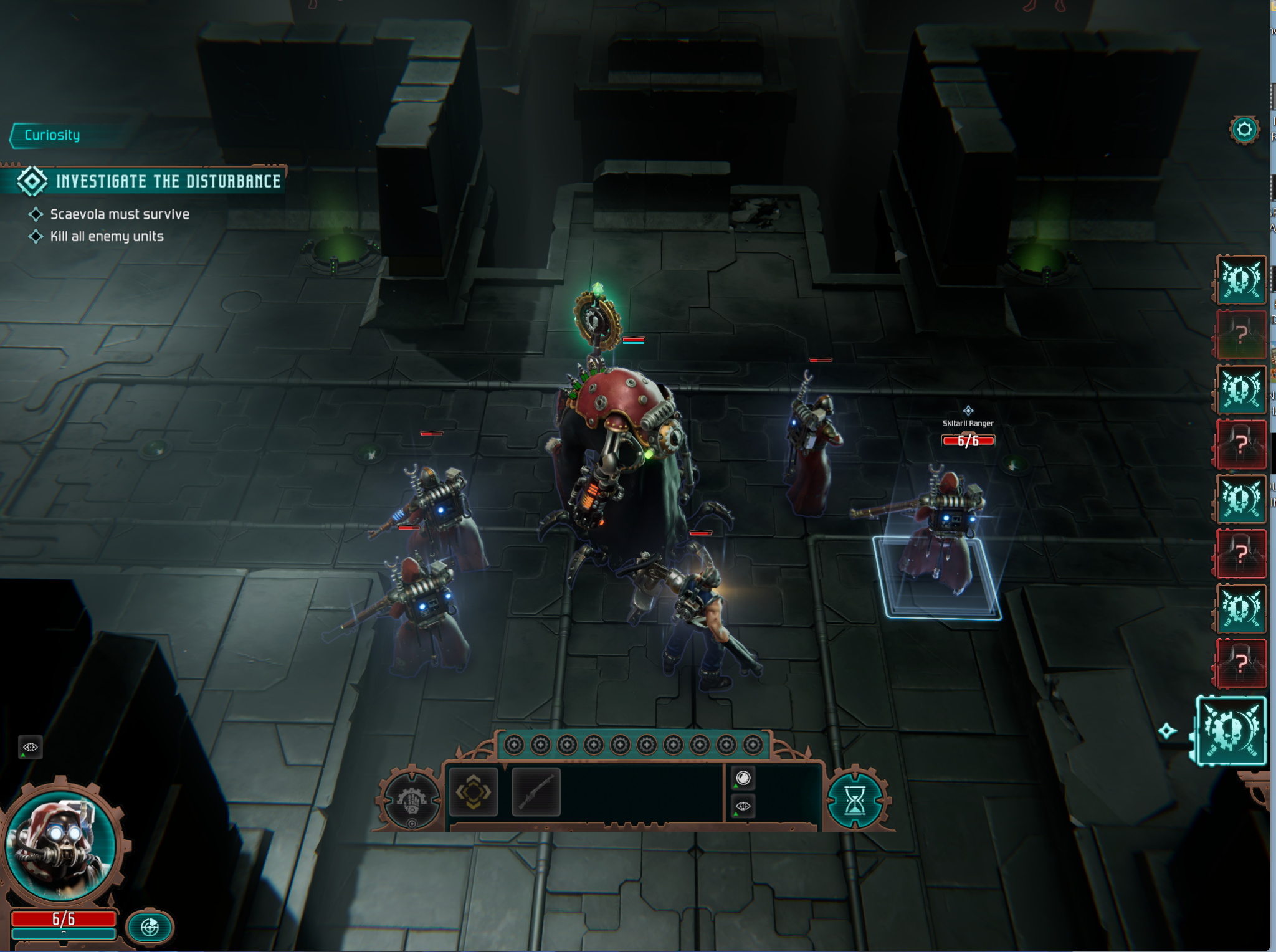Select the white orb perk icon
1276x952 pixels.
tap(743, 778)
